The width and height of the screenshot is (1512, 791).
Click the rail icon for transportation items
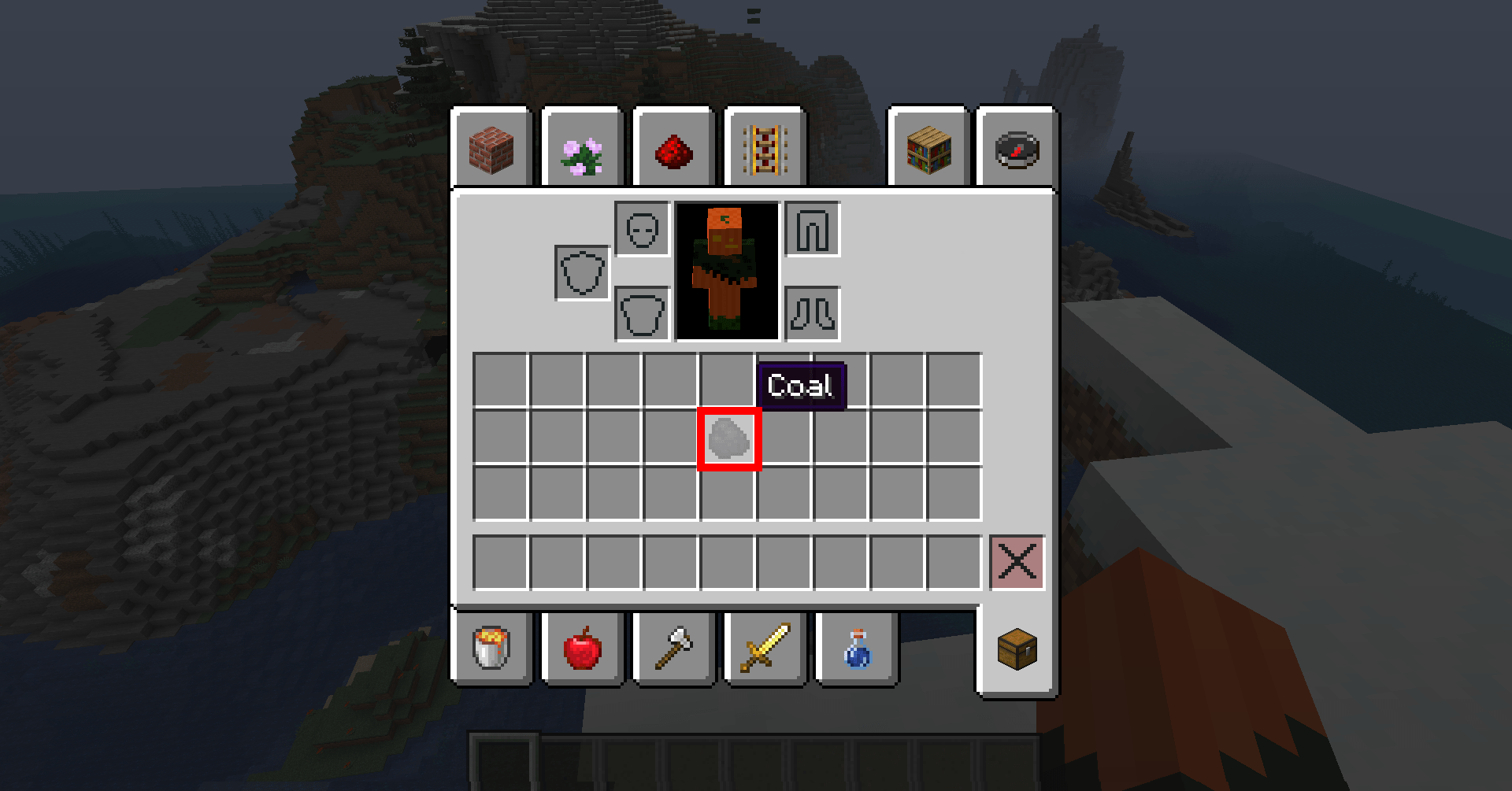click(765, 150)
